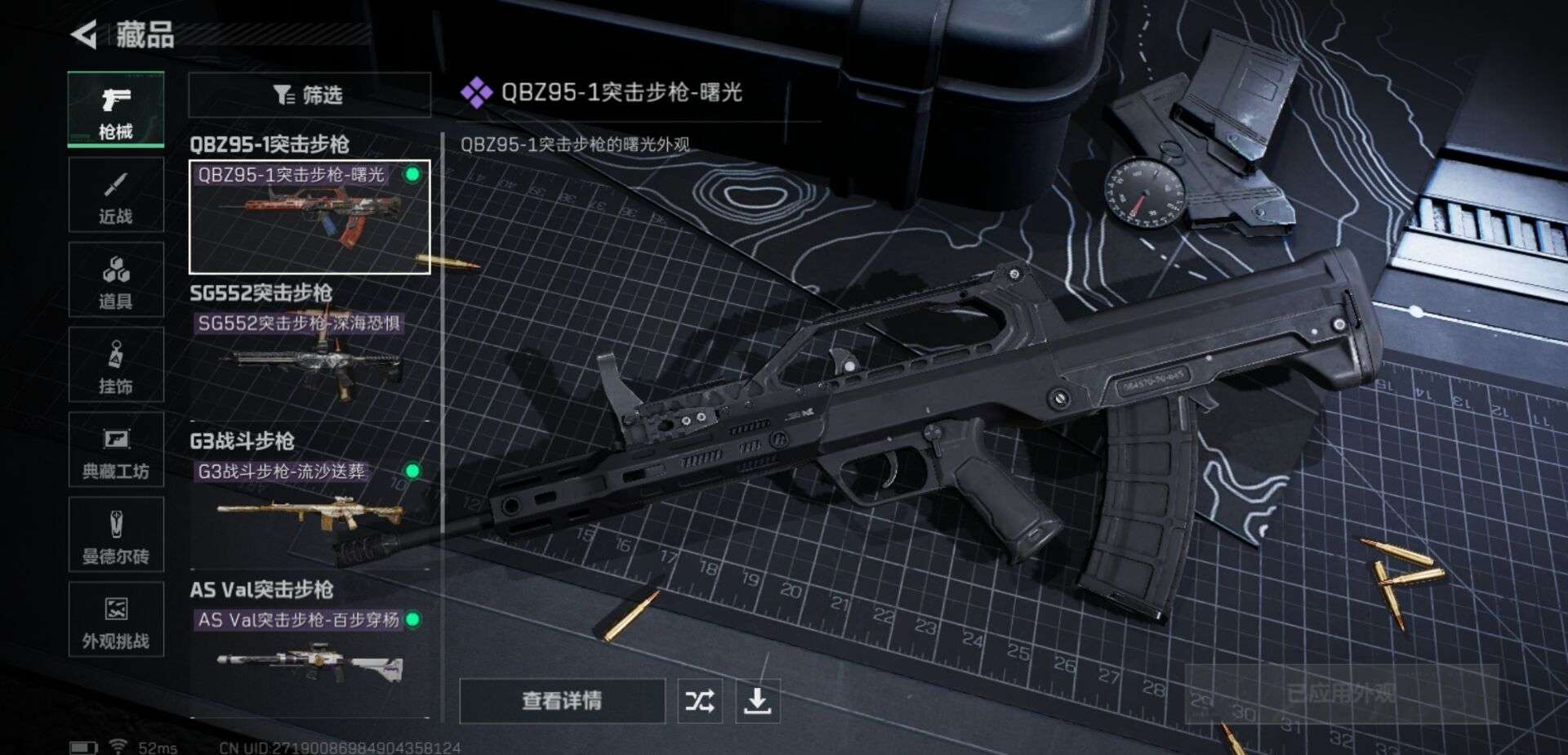The width and height of the screenshot is (1568, 755).
Task: Select the 近战 melee weapons category icon
Action: click(x=116, y=194)
